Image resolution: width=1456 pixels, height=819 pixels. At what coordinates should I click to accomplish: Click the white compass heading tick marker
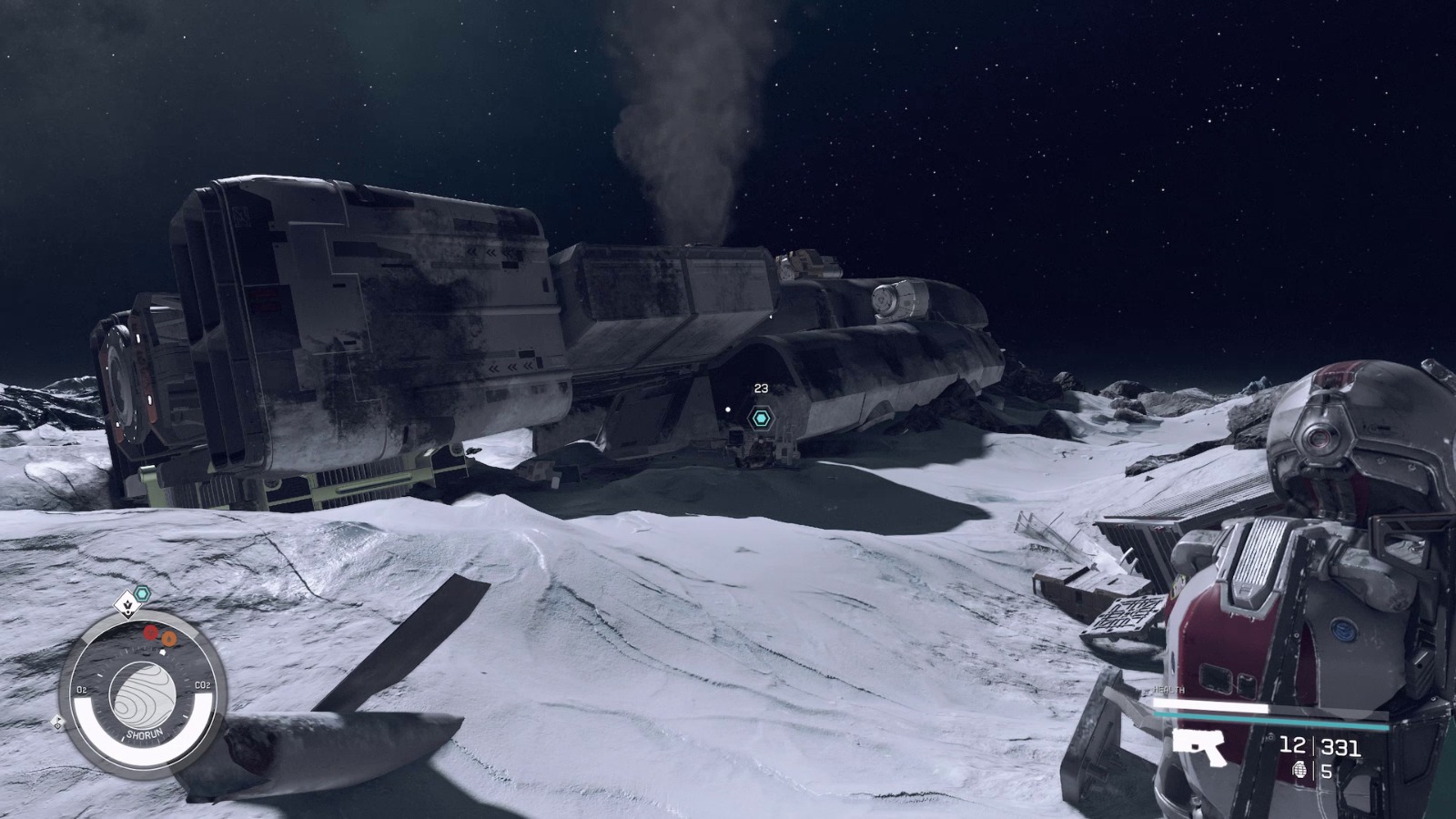[x=163, y=652]
